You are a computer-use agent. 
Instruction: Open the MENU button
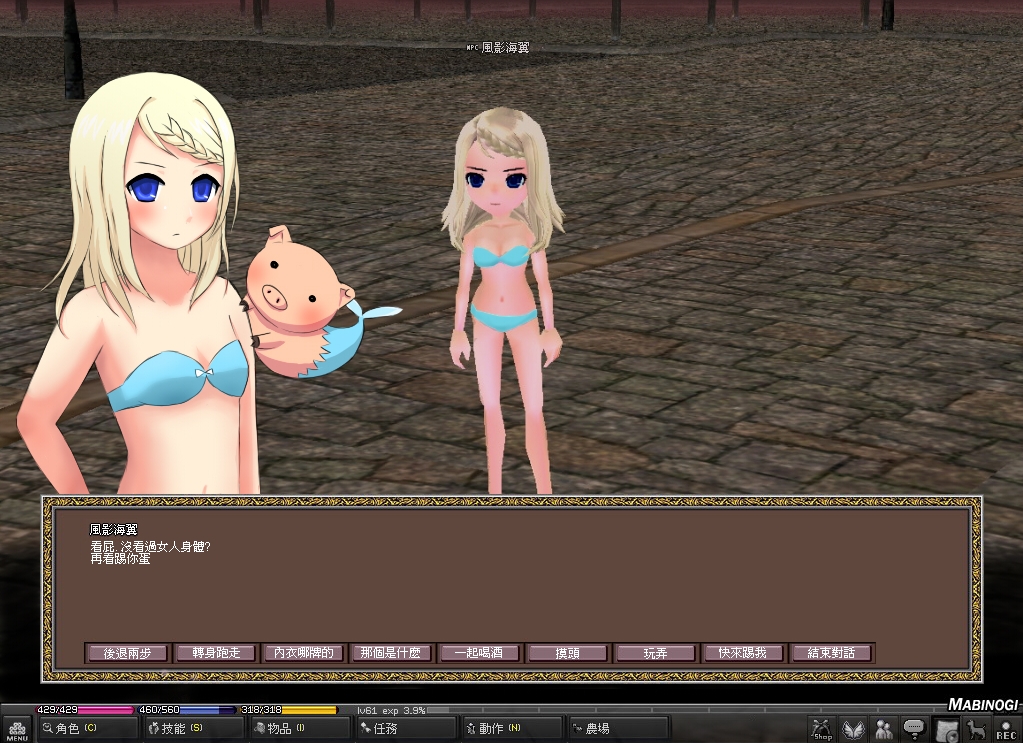pos(17,730)
